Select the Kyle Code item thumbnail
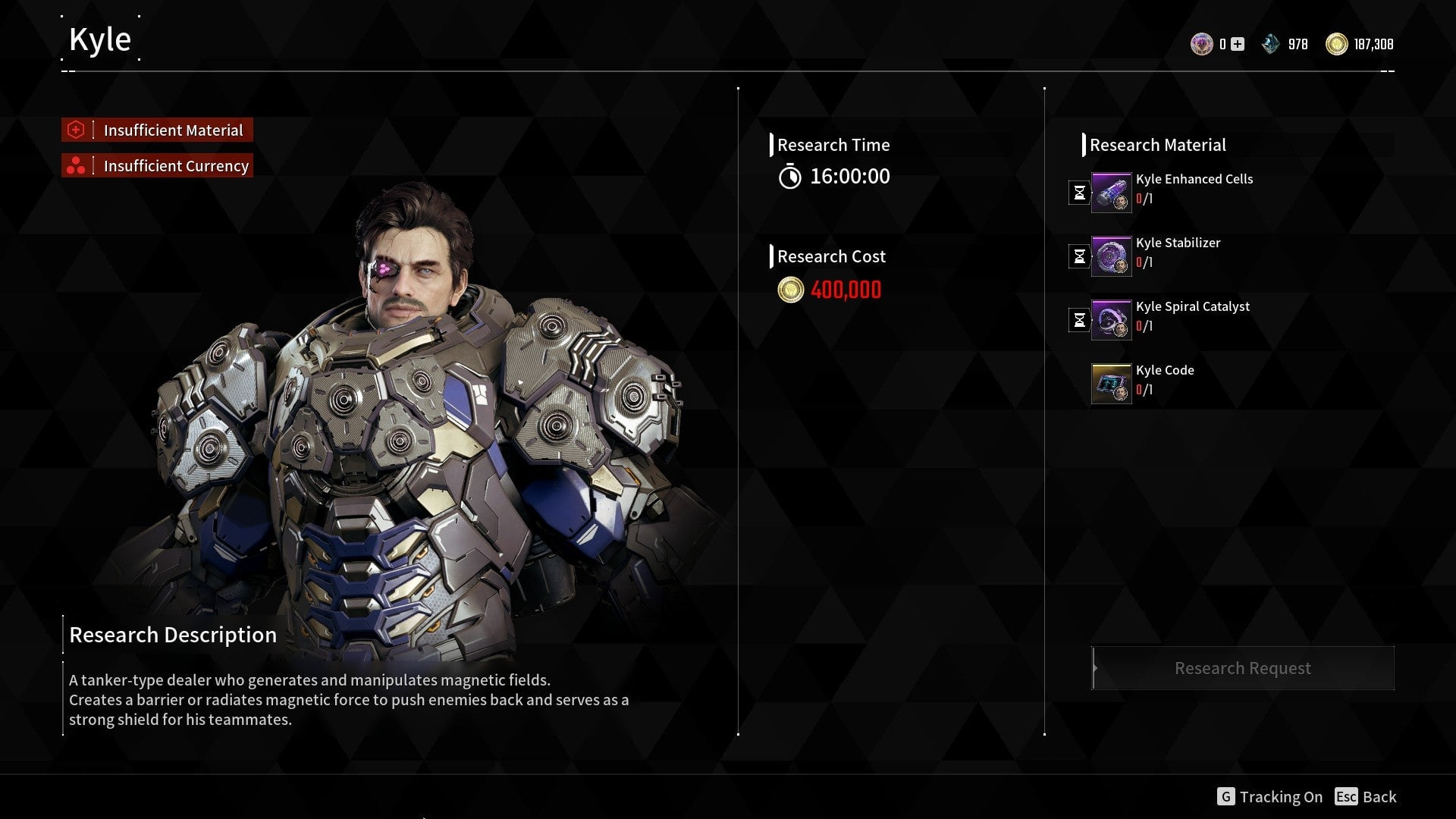The height and width of the screenshot is (819, 1456). pyautogui.click(x=1111, y=383)
